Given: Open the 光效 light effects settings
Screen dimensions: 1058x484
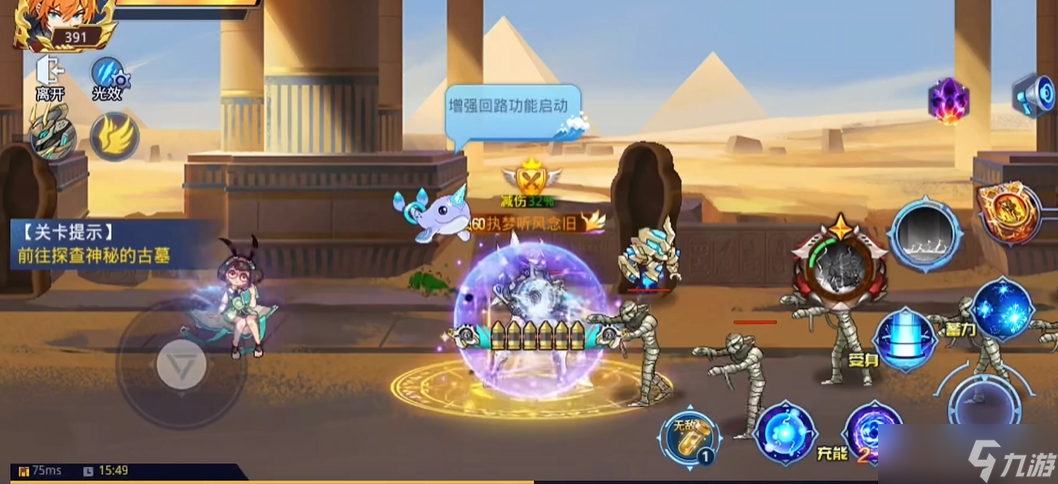Looking at the screenshot, I should coord(107,76).
